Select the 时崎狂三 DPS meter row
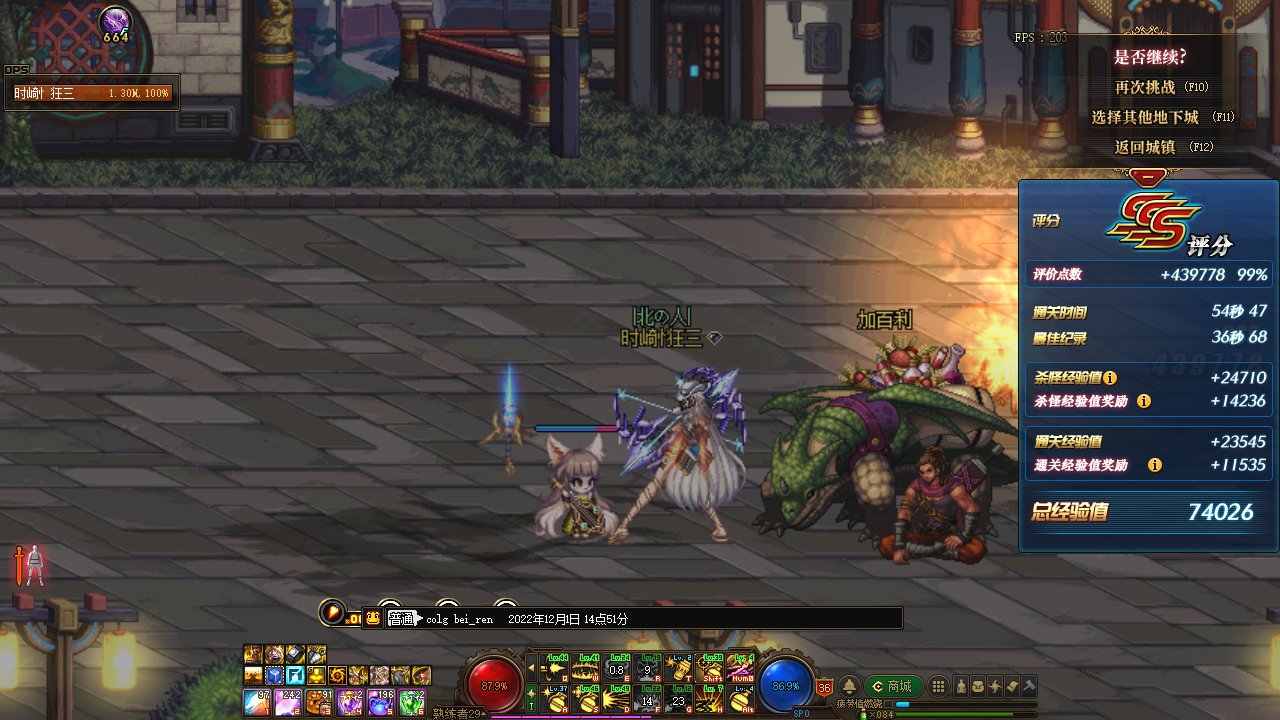Screen dimensions: 1280x720 [x=92, y=94]
